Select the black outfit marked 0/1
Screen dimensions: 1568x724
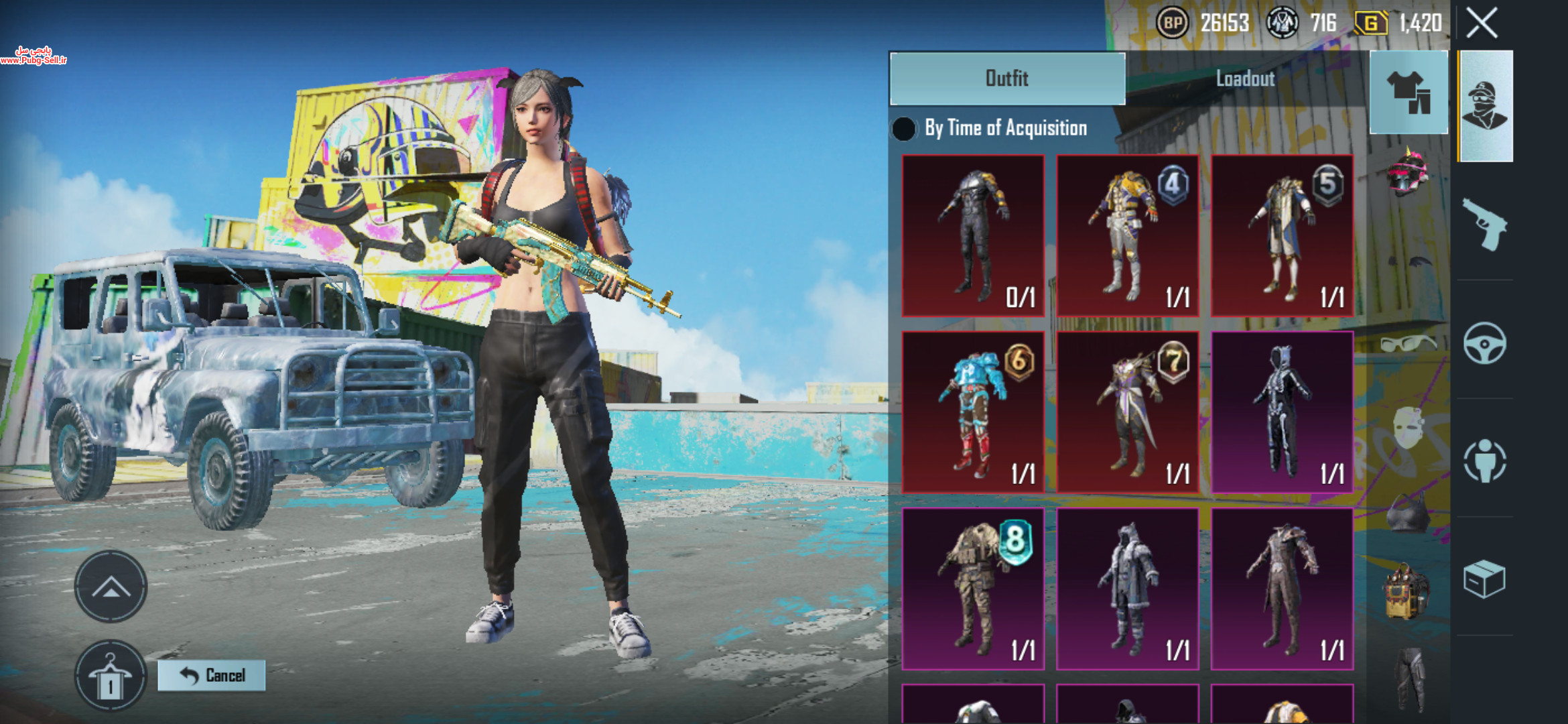tap(973, 235)
